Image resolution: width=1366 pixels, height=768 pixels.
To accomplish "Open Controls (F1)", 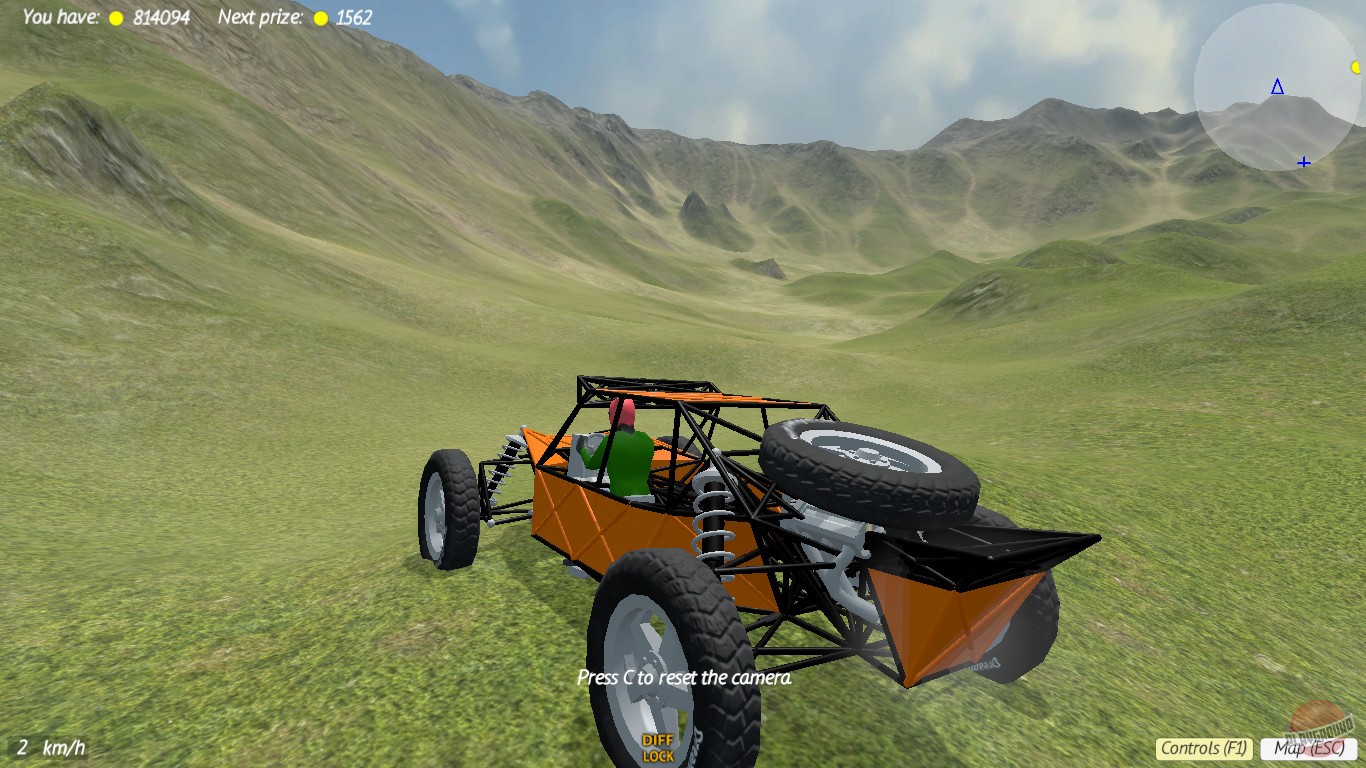I will pos(1205,747).
